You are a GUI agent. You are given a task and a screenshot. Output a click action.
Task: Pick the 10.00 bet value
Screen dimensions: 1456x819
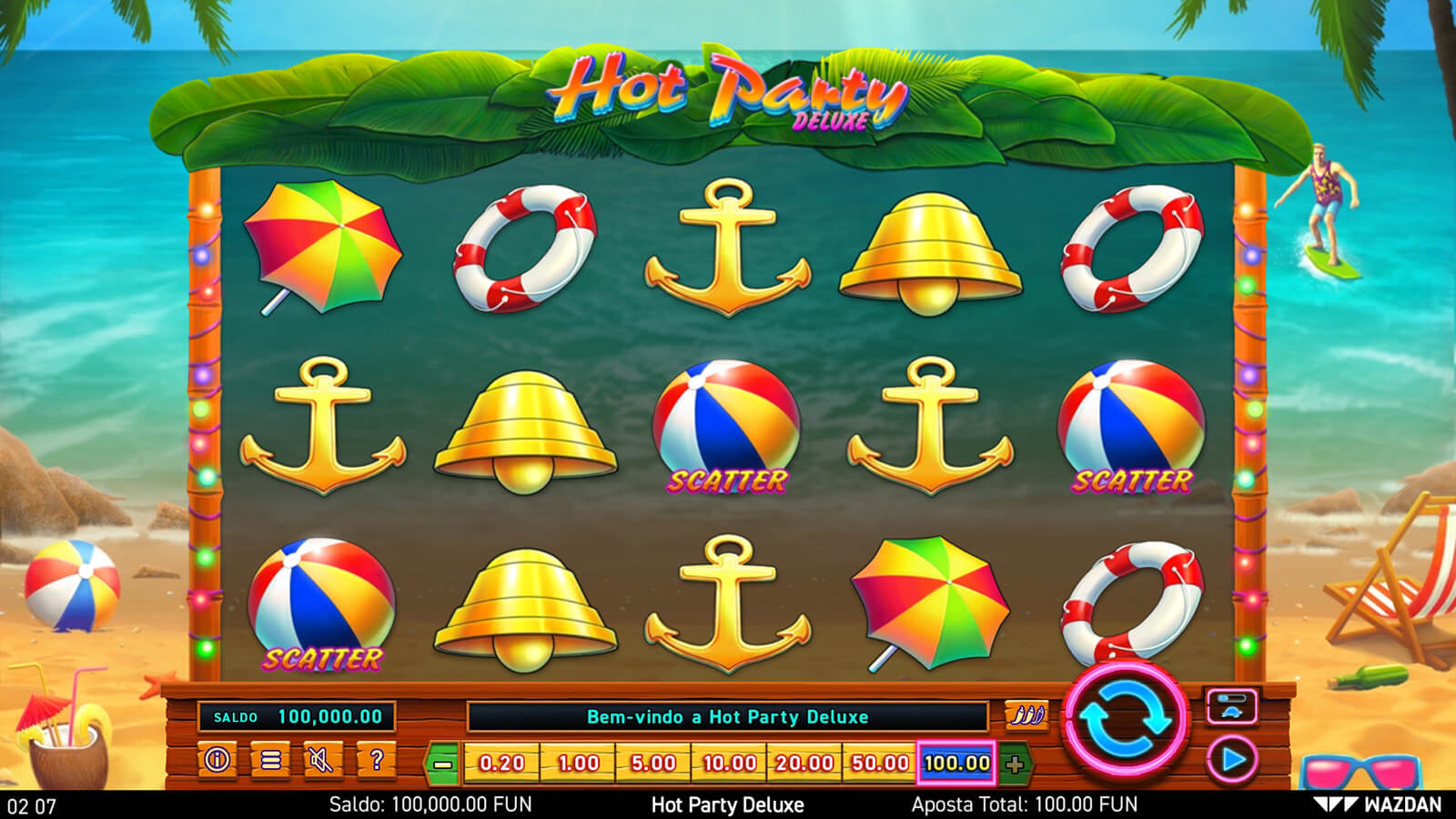[729, 763]
